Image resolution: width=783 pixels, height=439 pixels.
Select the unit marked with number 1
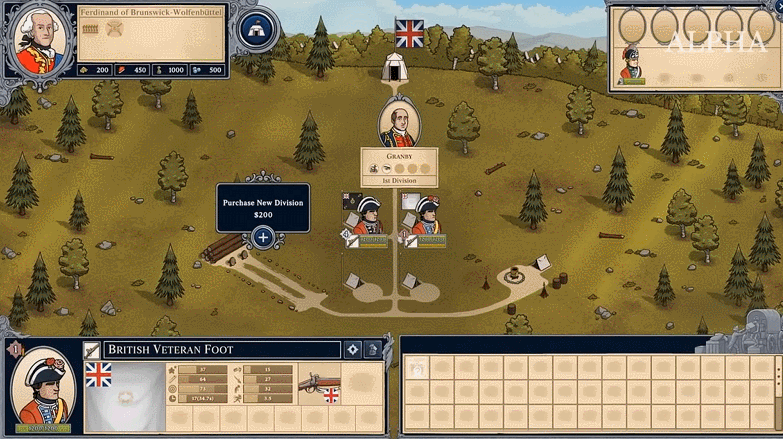pyautogui.click(x=426, y=218)
